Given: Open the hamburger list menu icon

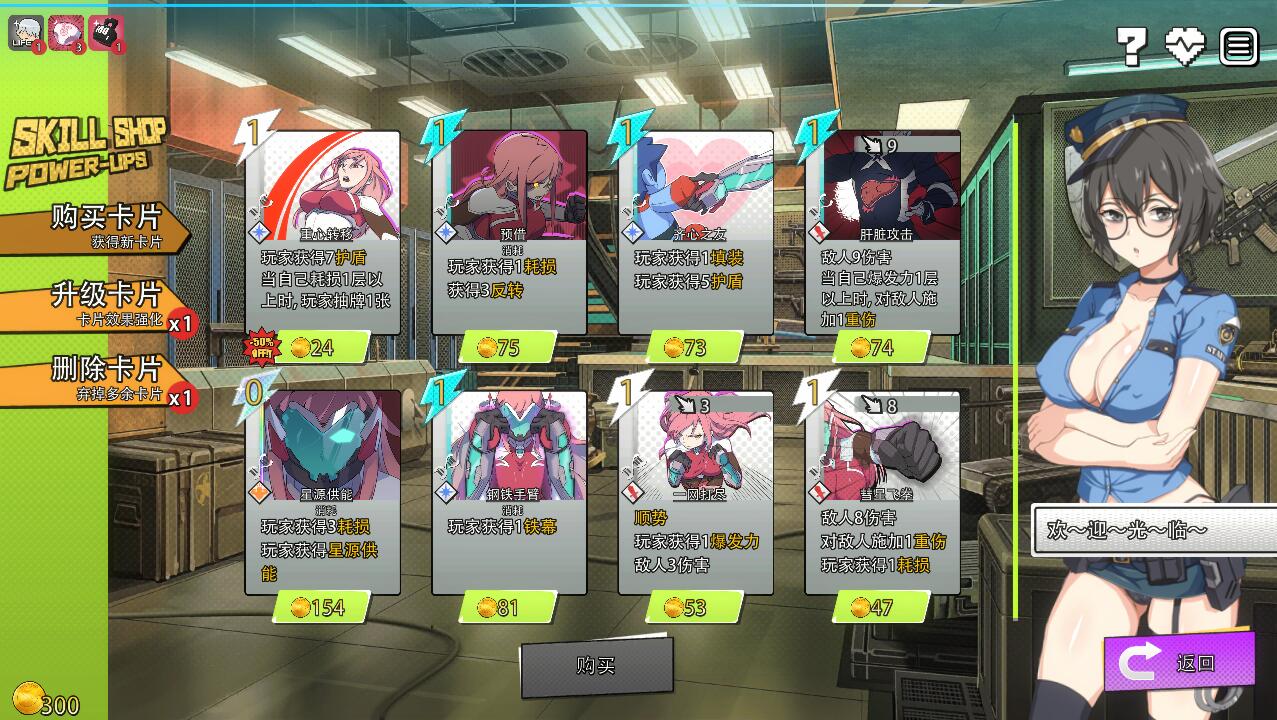Looking at the screenshot, I should pos(1238,45).
